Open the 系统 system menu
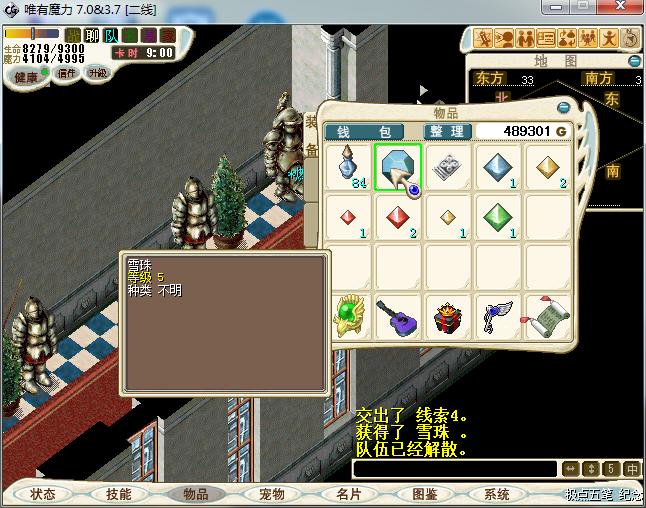The image size is (646, 508). click(x=497, y=494)
